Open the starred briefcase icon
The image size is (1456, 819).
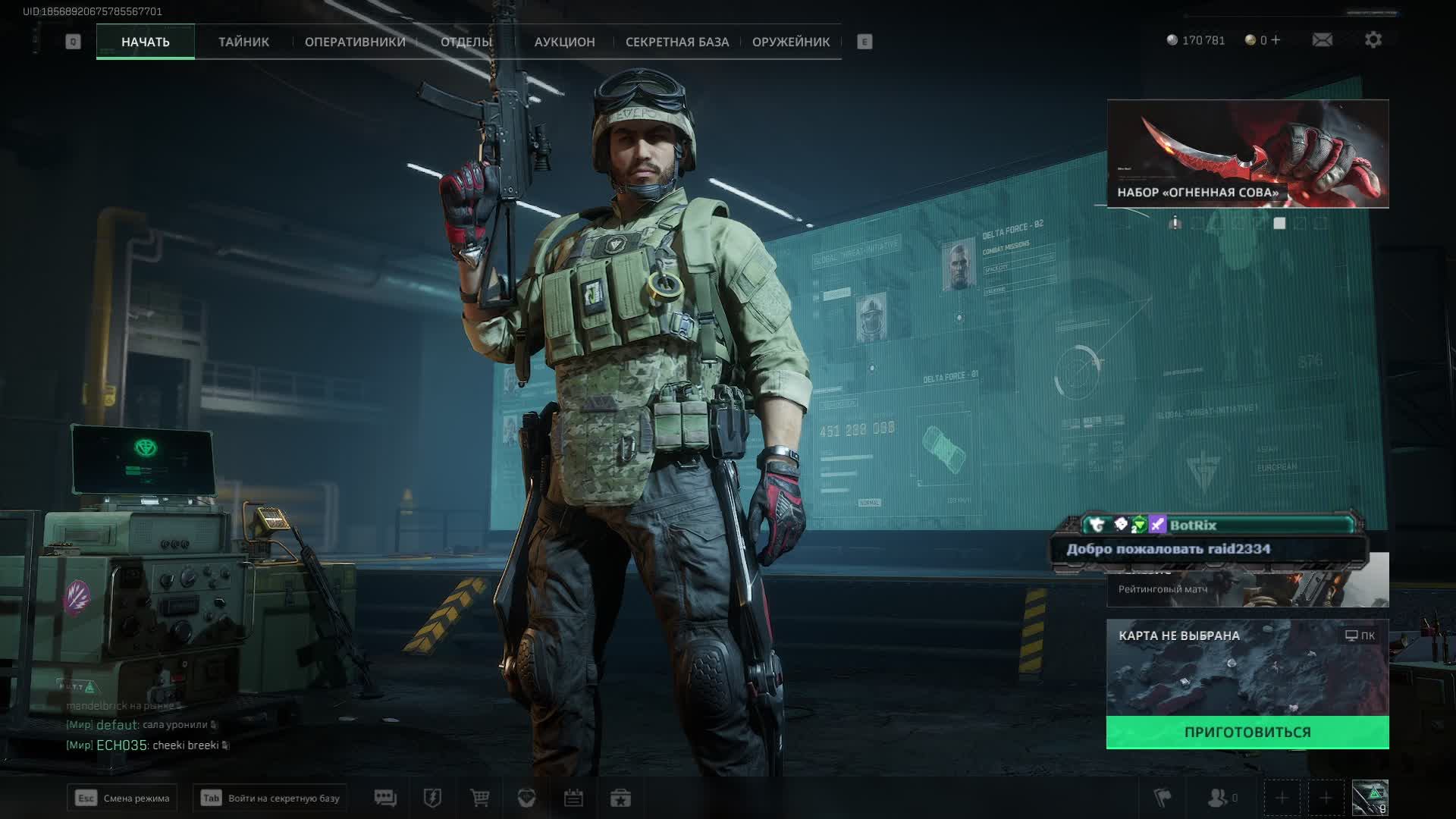click(620, 798)
